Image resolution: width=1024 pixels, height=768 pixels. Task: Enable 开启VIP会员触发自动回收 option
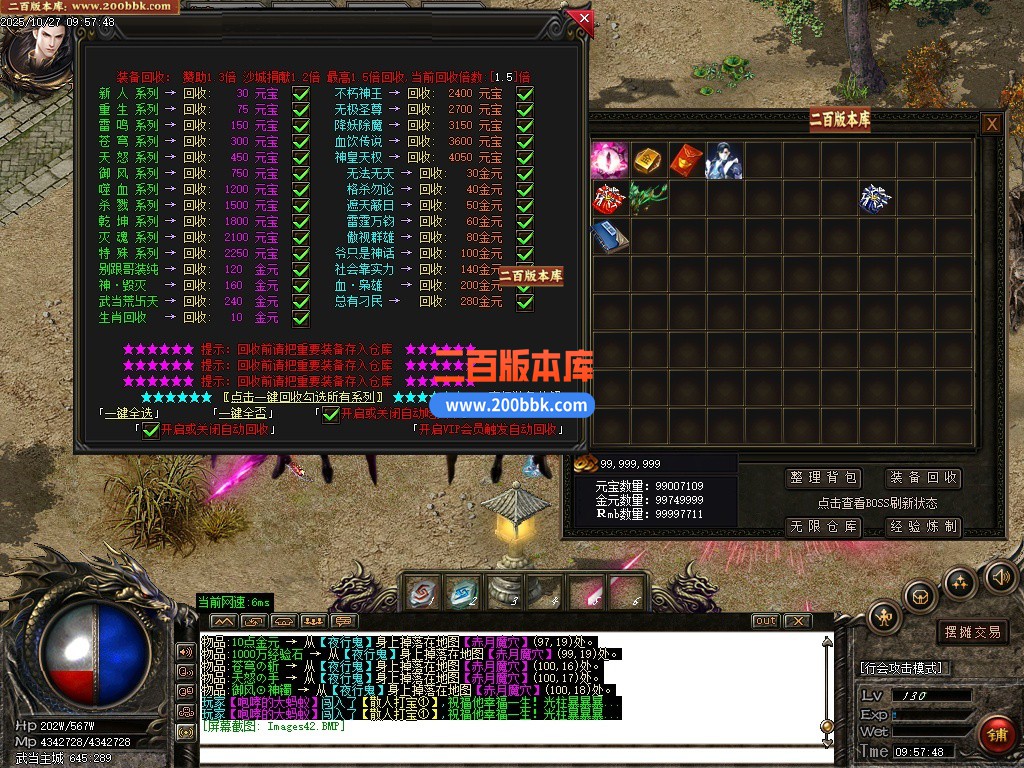click(484, 429)
